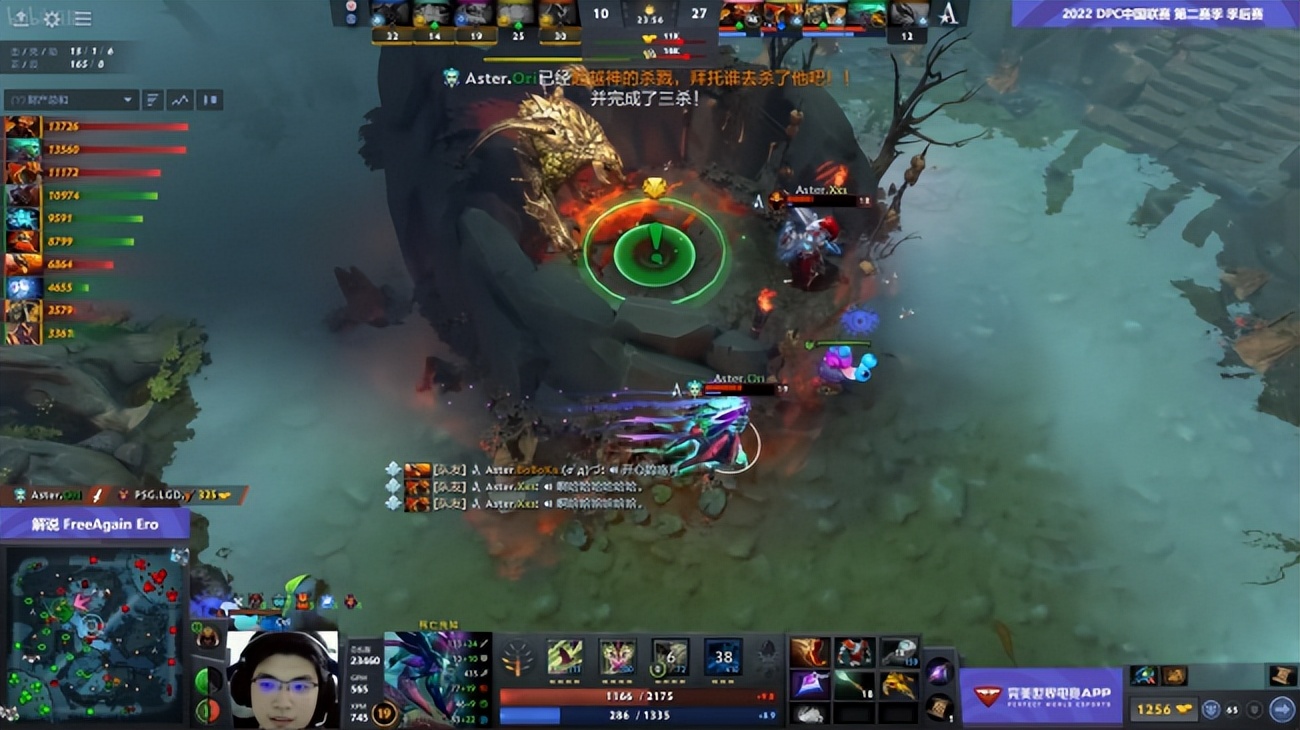1300x730 pixels.
Task: Open the net worth stats dropdown
Action: click(x=70, y=99)
